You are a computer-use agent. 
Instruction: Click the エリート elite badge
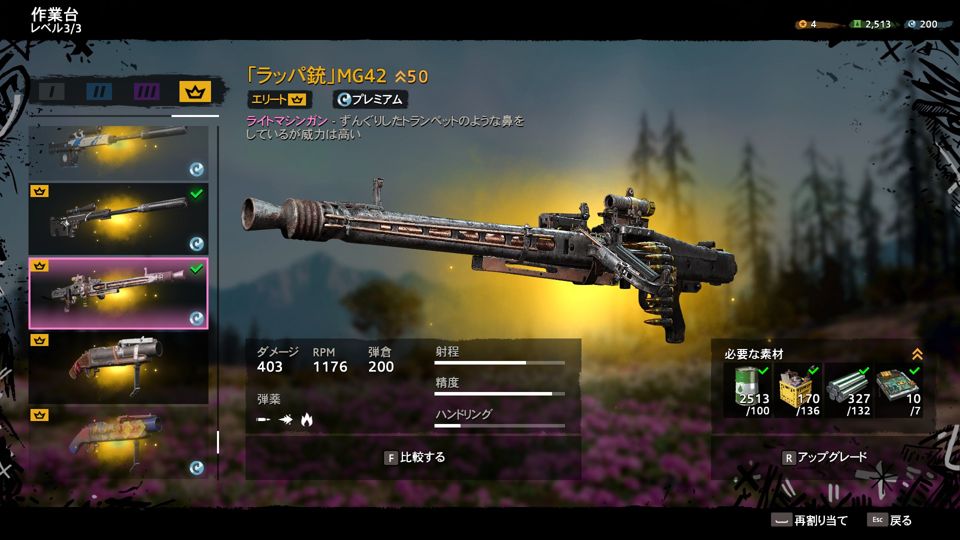(x=279, y=99)
